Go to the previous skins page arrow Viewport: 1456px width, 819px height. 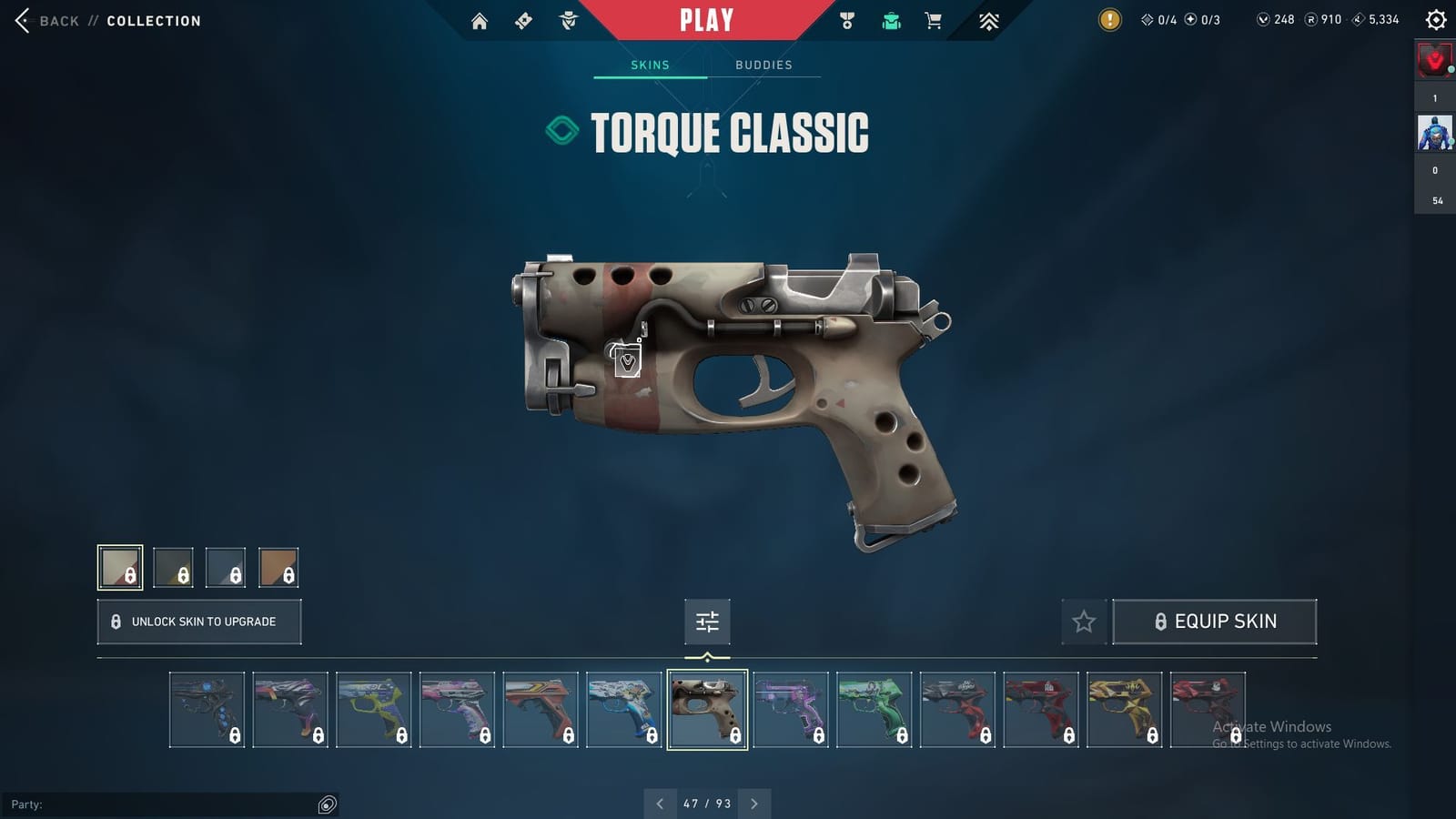[660, 804]
